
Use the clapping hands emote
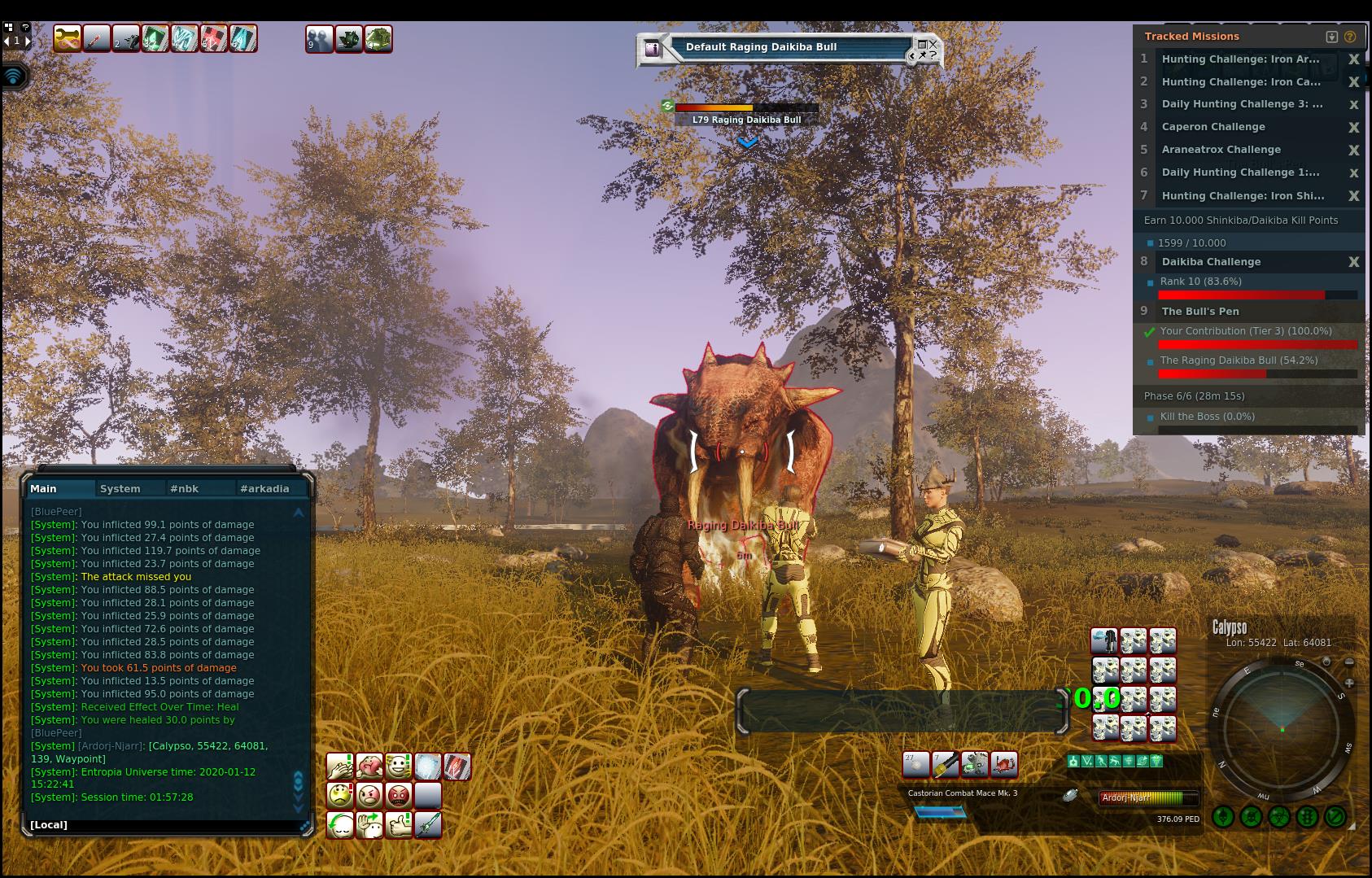click(339, 767)
